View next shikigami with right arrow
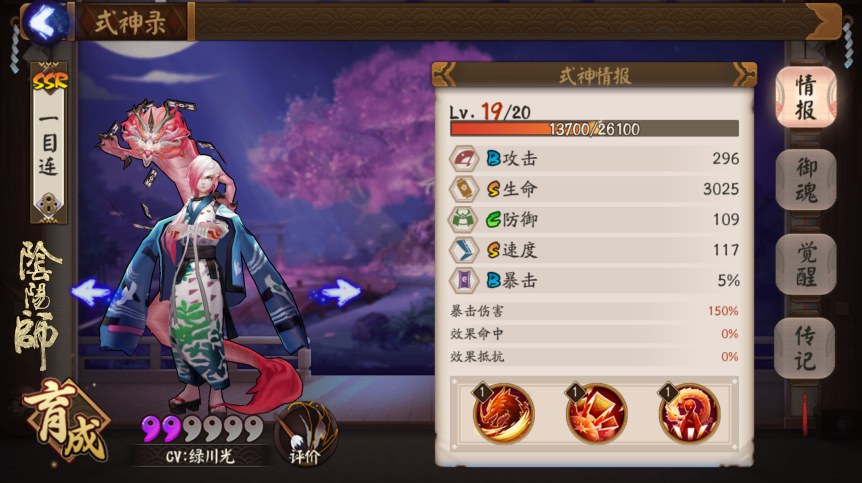 tap(337, 293)
